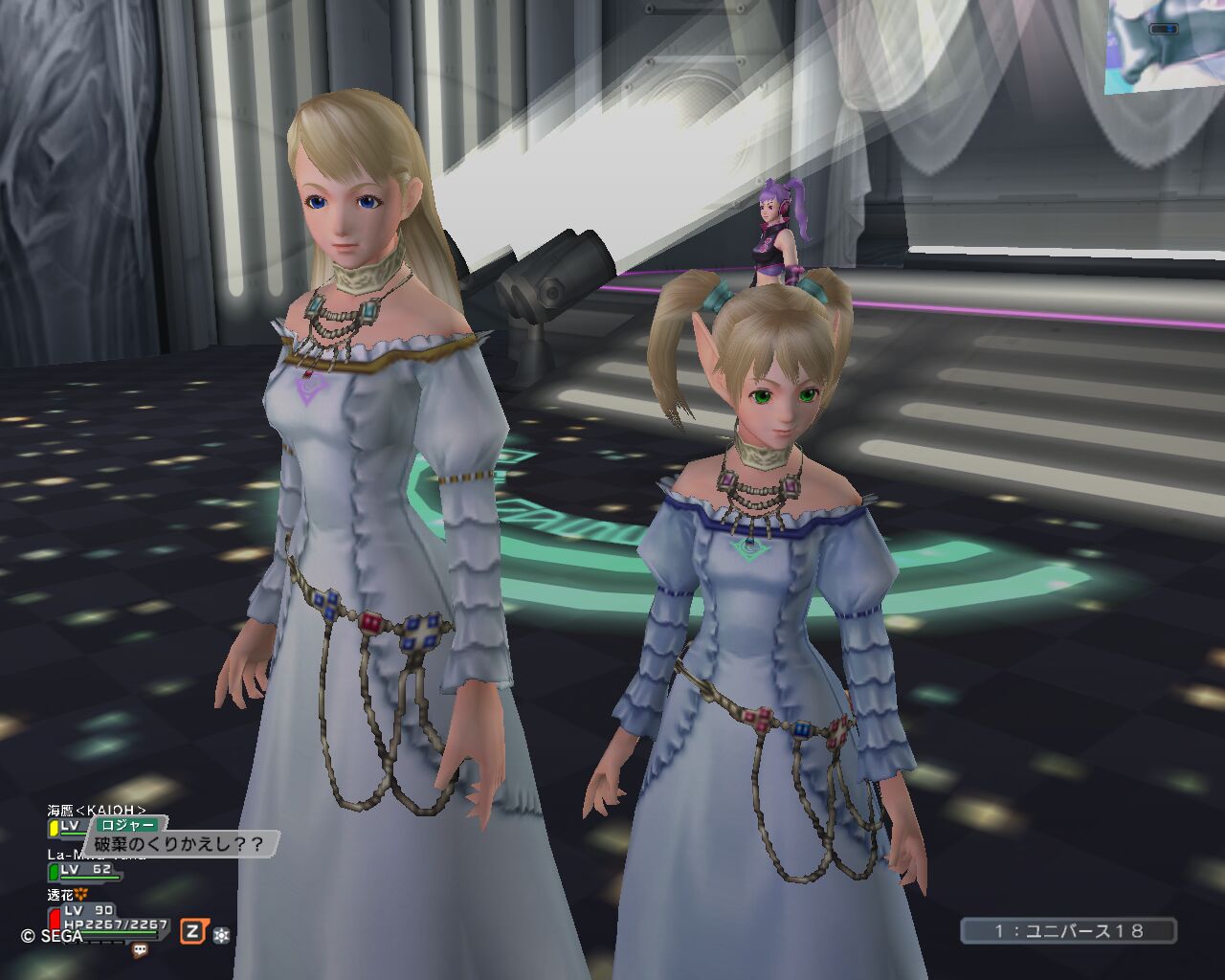Click the small blue indicator in the top-right corner
Image resolution: width=1225 pixels, height=980 pixels.
[x=1162, y=30]
